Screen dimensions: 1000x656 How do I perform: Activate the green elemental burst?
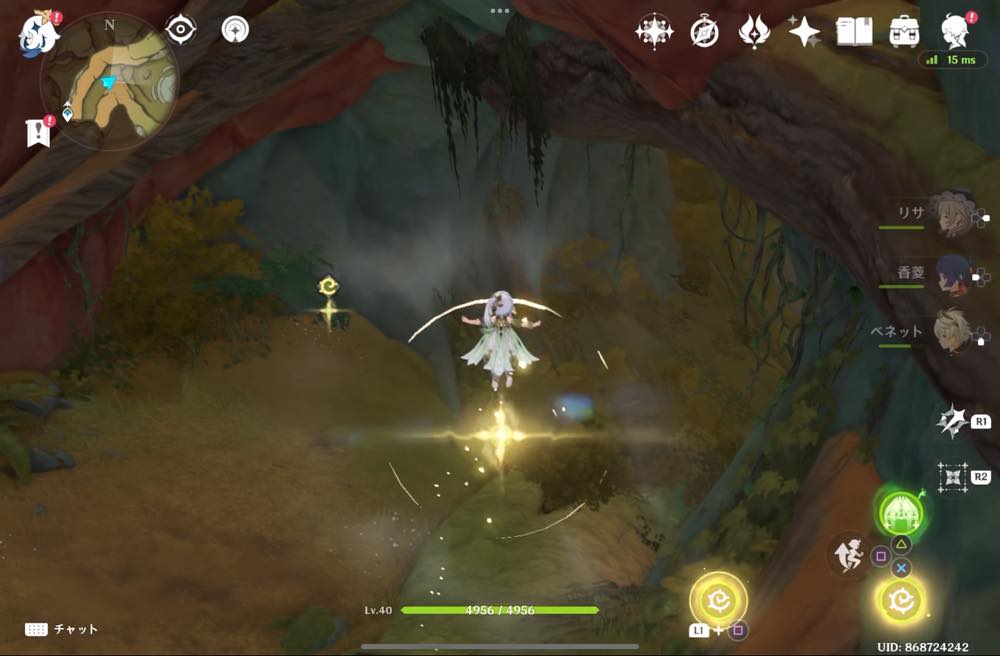click(x=901, y=514)
